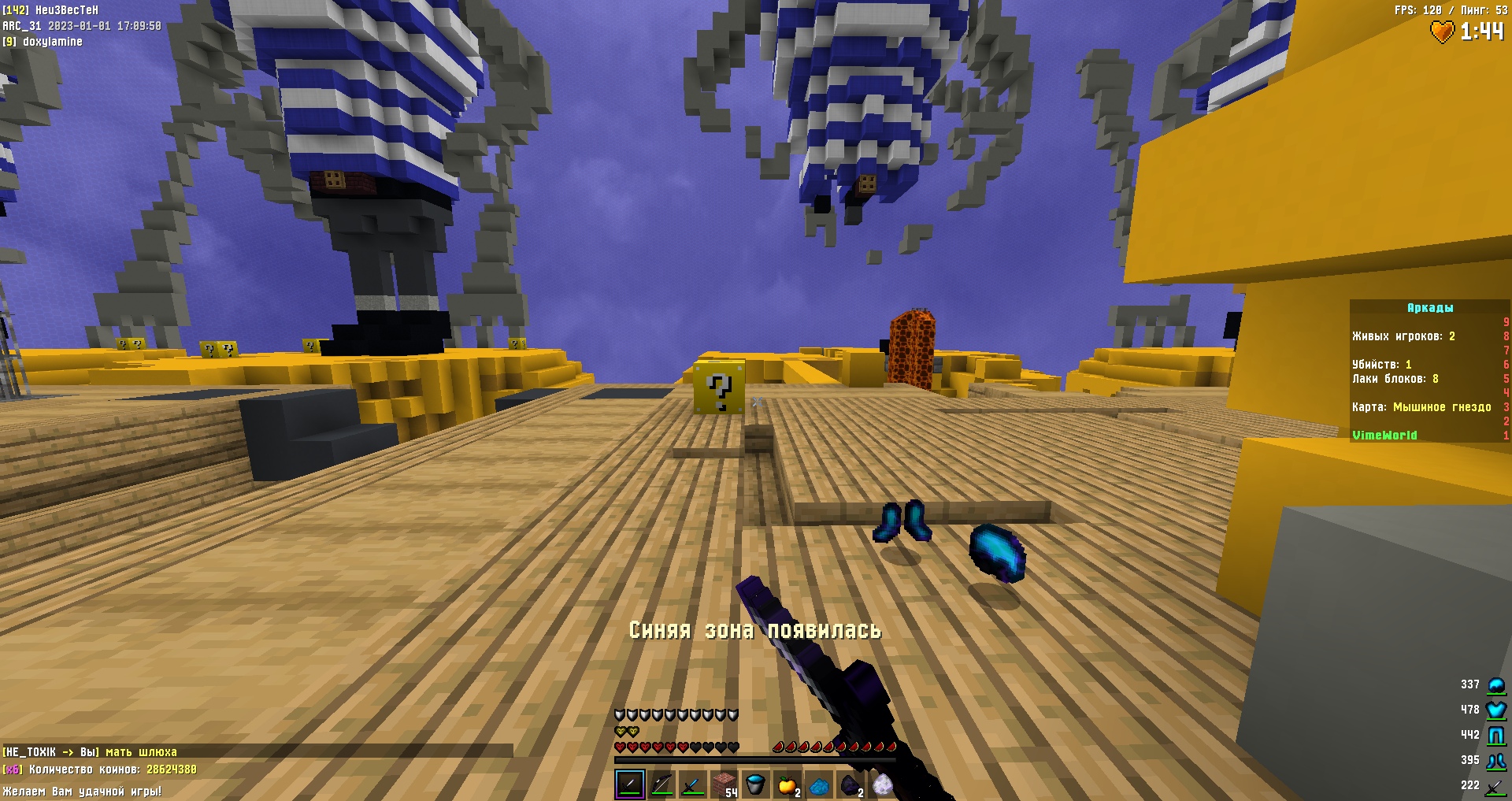Screen dimensions: 1512x801
Task: Click the VimeWorld link on the scoreboard
Action: (x=1384, y=434)
